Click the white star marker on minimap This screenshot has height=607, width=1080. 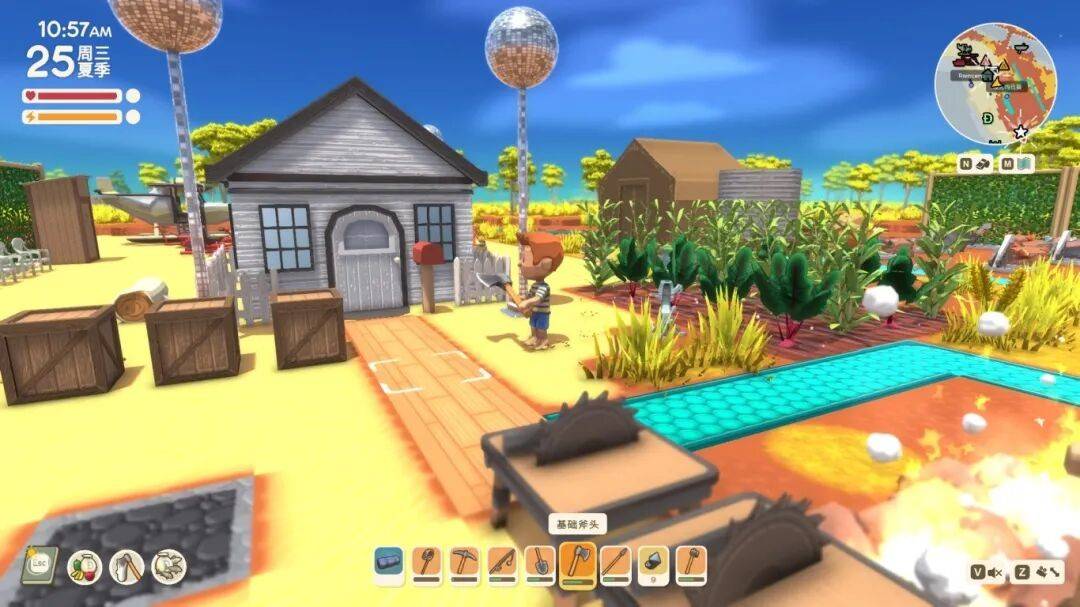pos(1020,132)
